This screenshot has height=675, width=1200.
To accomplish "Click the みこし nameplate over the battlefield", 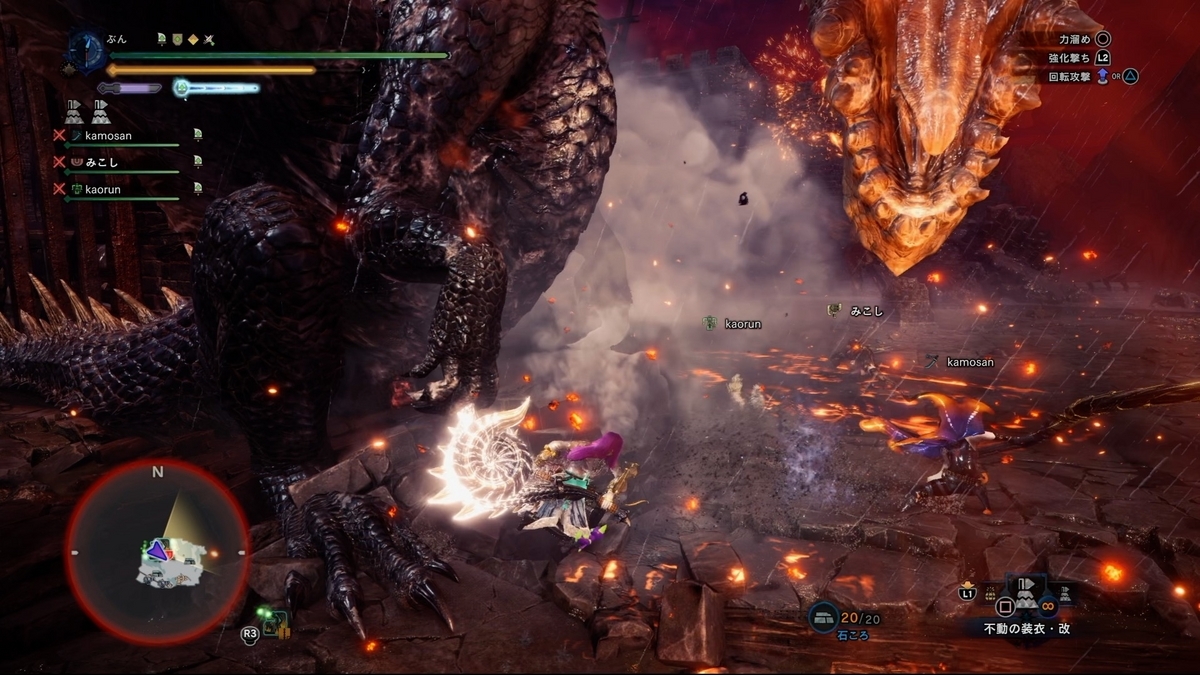I will 858,311.
